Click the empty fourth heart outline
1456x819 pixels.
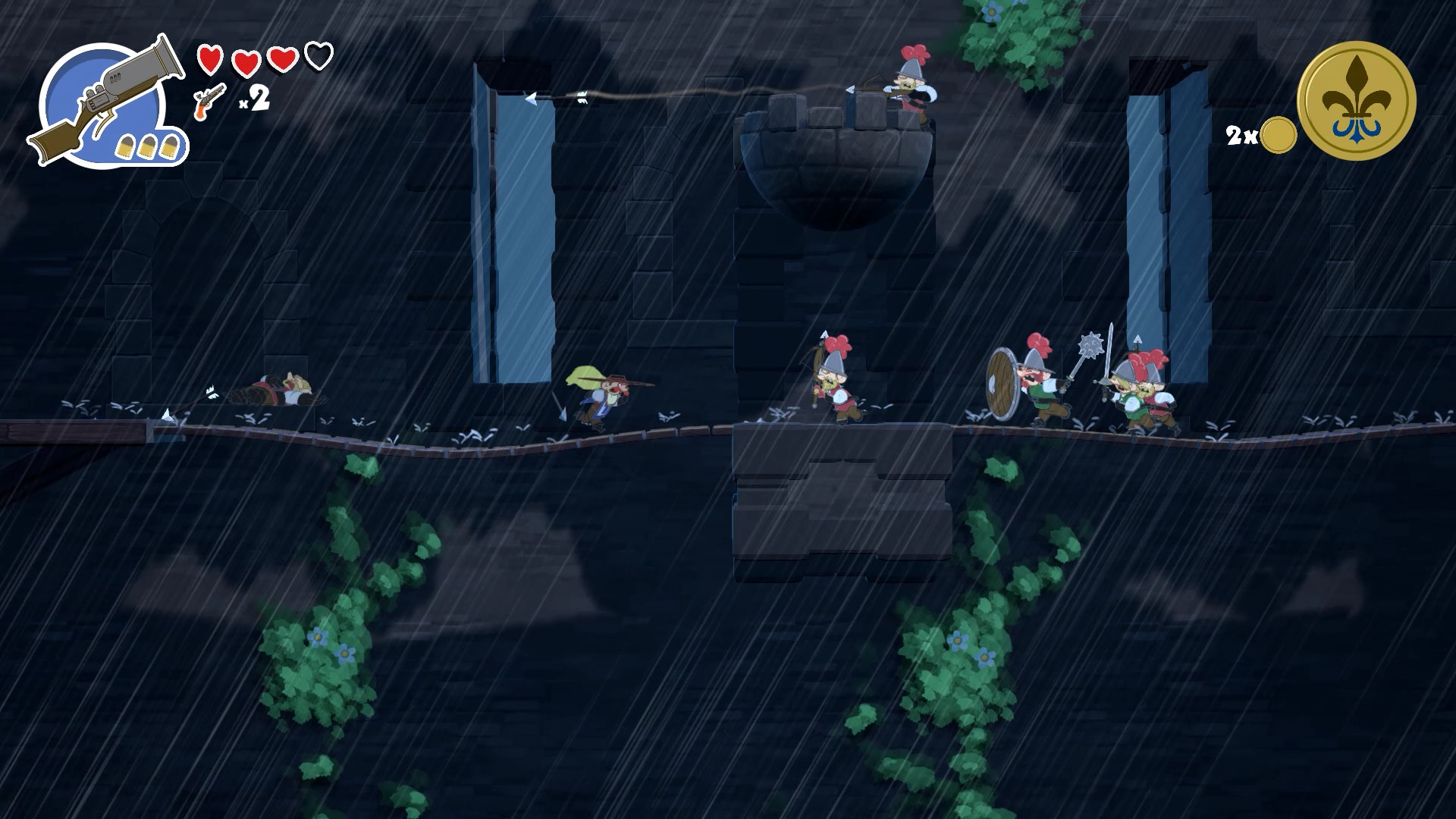tap(318, 56)
